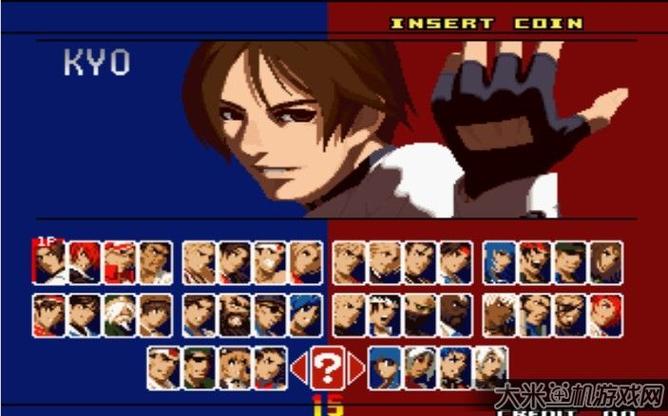Choose the question mark random select box
The image size is (668, 416).
327,368
